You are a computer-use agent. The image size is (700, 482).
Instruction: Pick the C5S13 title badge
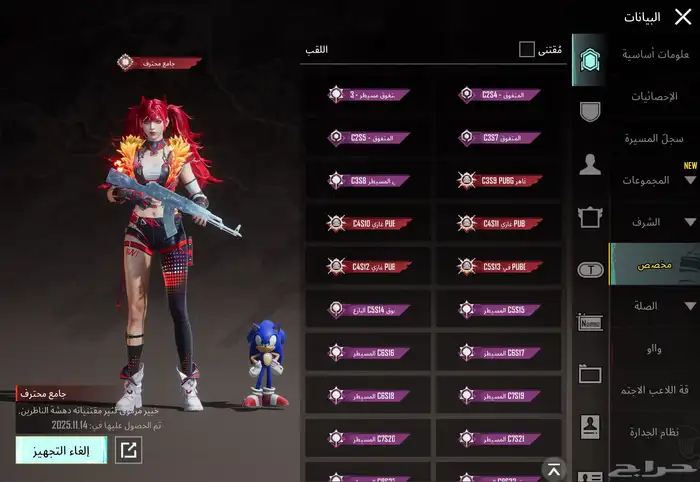pos(499,267)
